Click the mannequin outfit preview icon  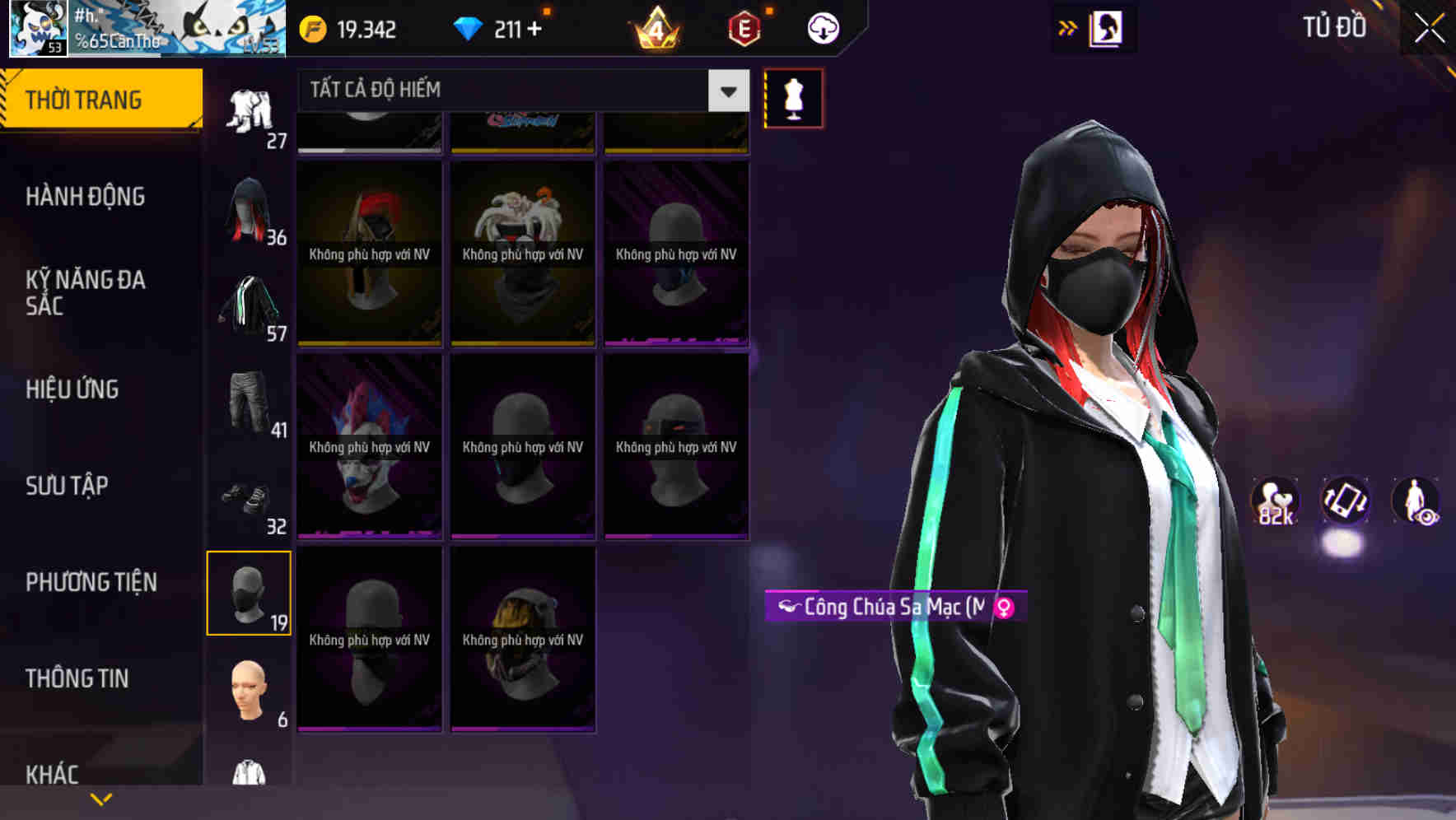pos(793,97)
